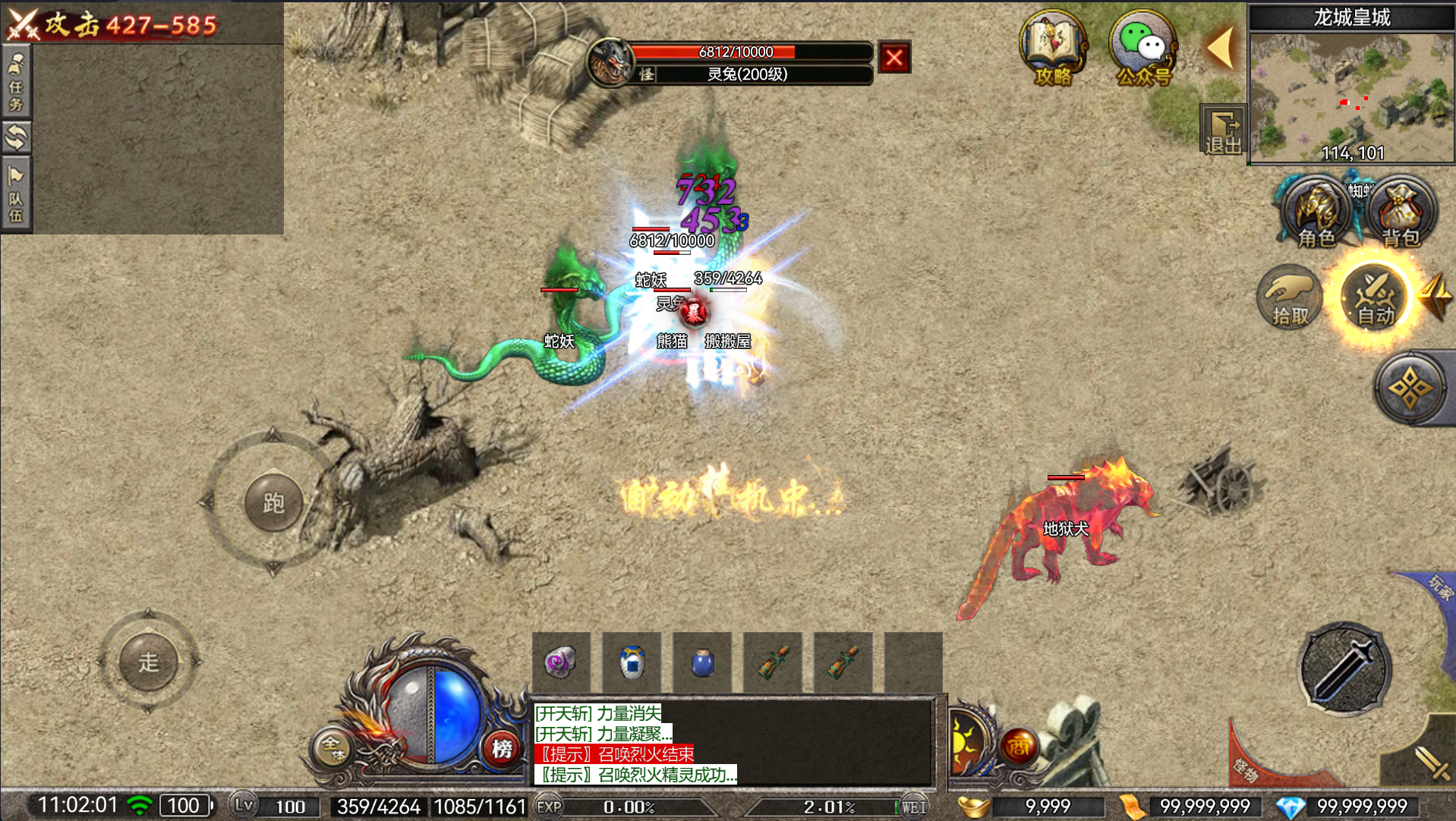Toggle 自动 auto-combat mode

pyautogui.click(x=1374, y=297)
